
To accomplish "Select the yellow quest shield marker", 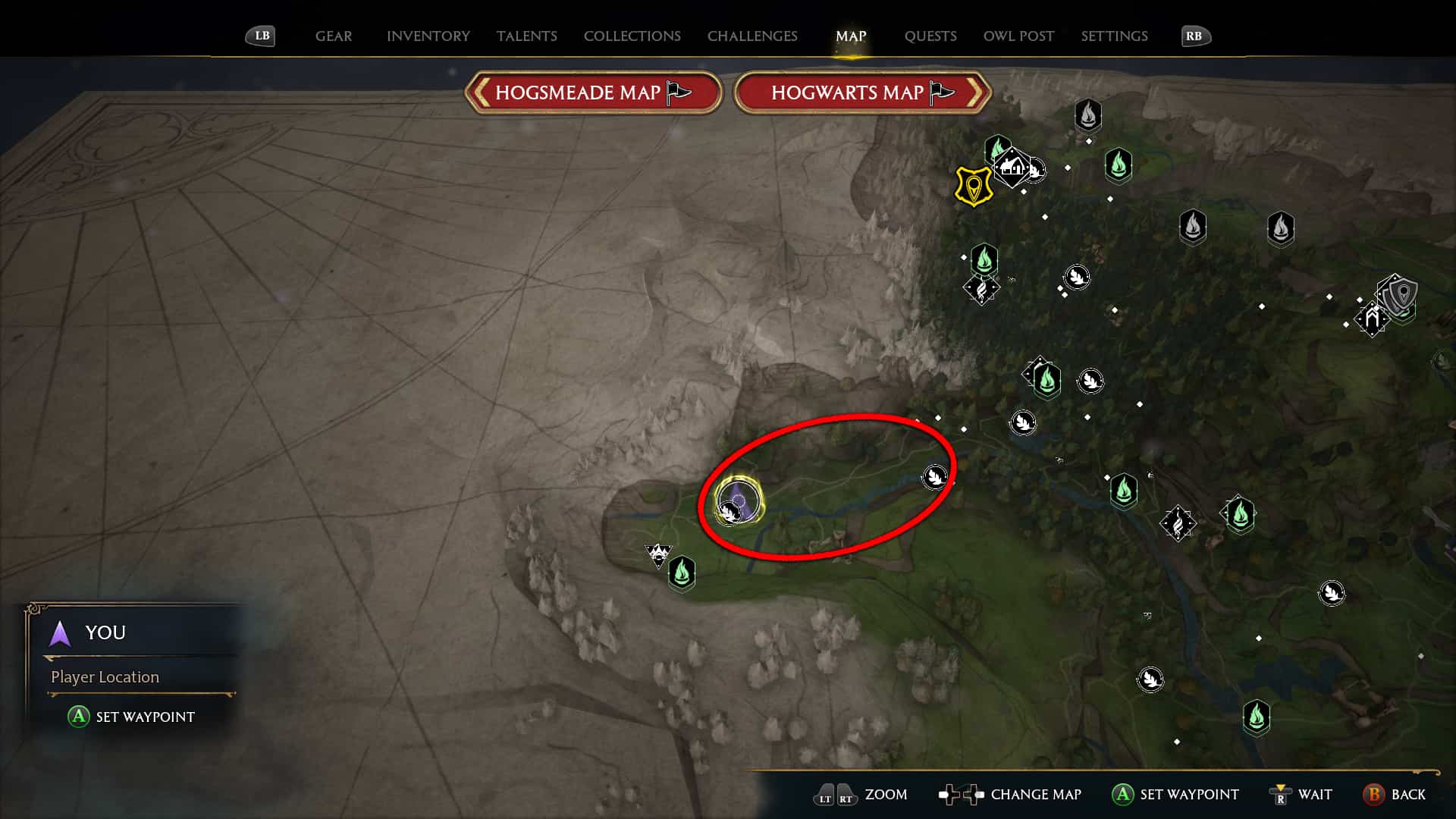I will [x=973, y=186].
